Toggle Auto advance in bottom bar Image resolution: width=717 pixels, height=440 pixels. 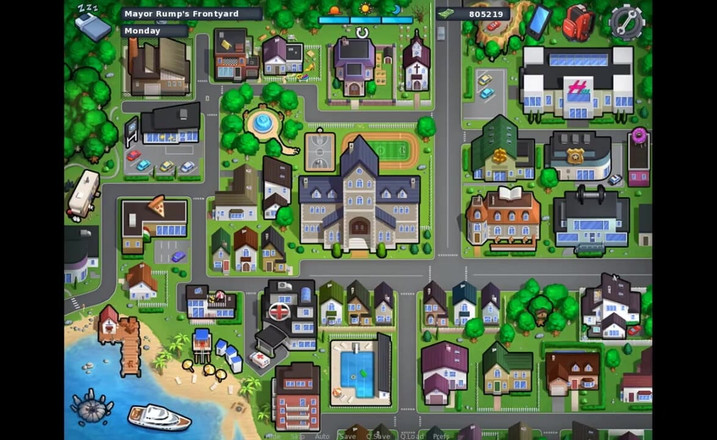[x=321, y=436]
